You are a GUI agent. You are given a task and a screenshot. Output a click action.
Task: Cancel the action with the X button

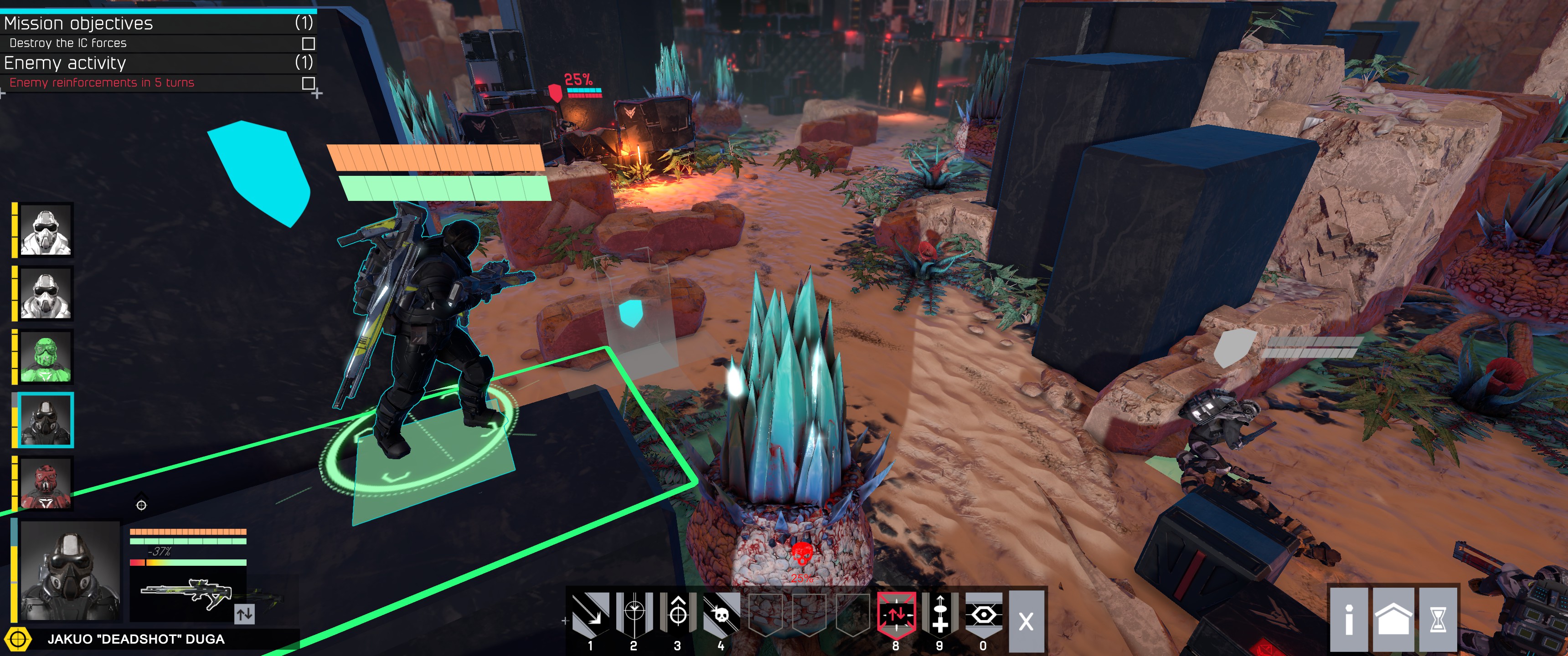pyautogui.click(x=1026, y=621)
